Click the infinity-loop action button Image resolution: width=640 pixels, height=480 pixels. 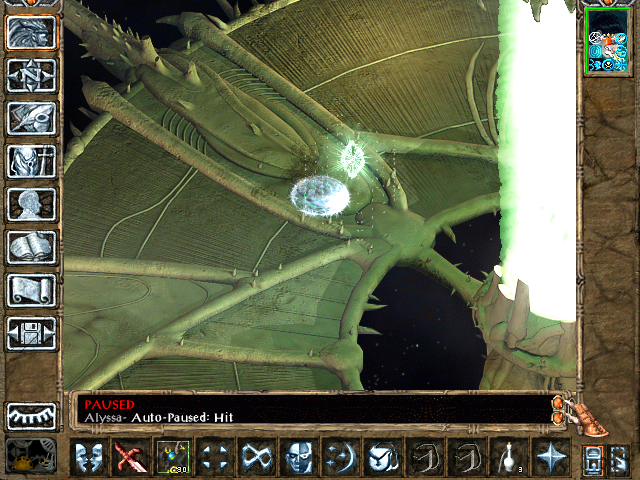coord(255,458)
